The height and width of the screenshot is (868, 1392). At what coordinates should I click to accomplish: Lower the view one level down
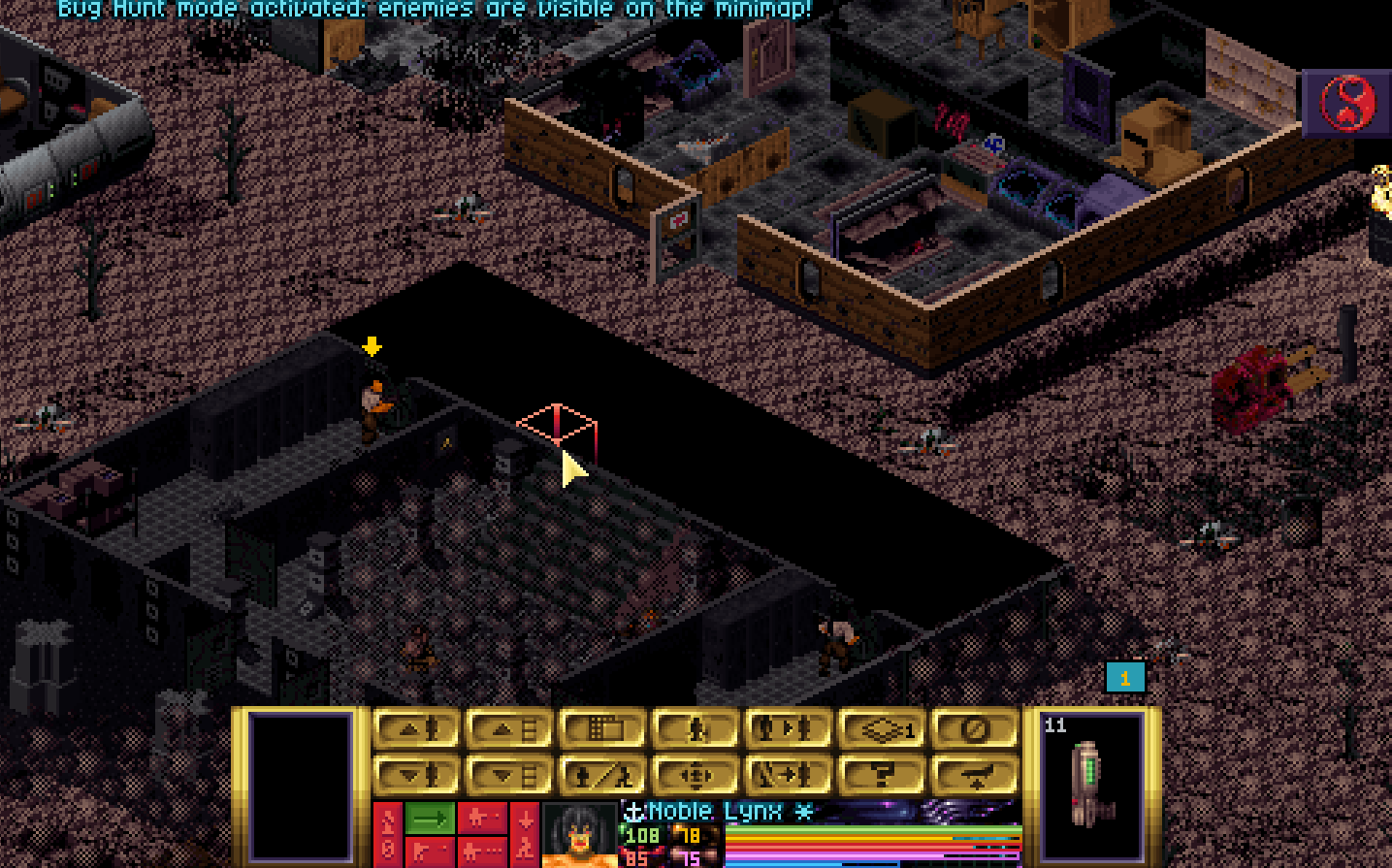(x=508, y=775)
